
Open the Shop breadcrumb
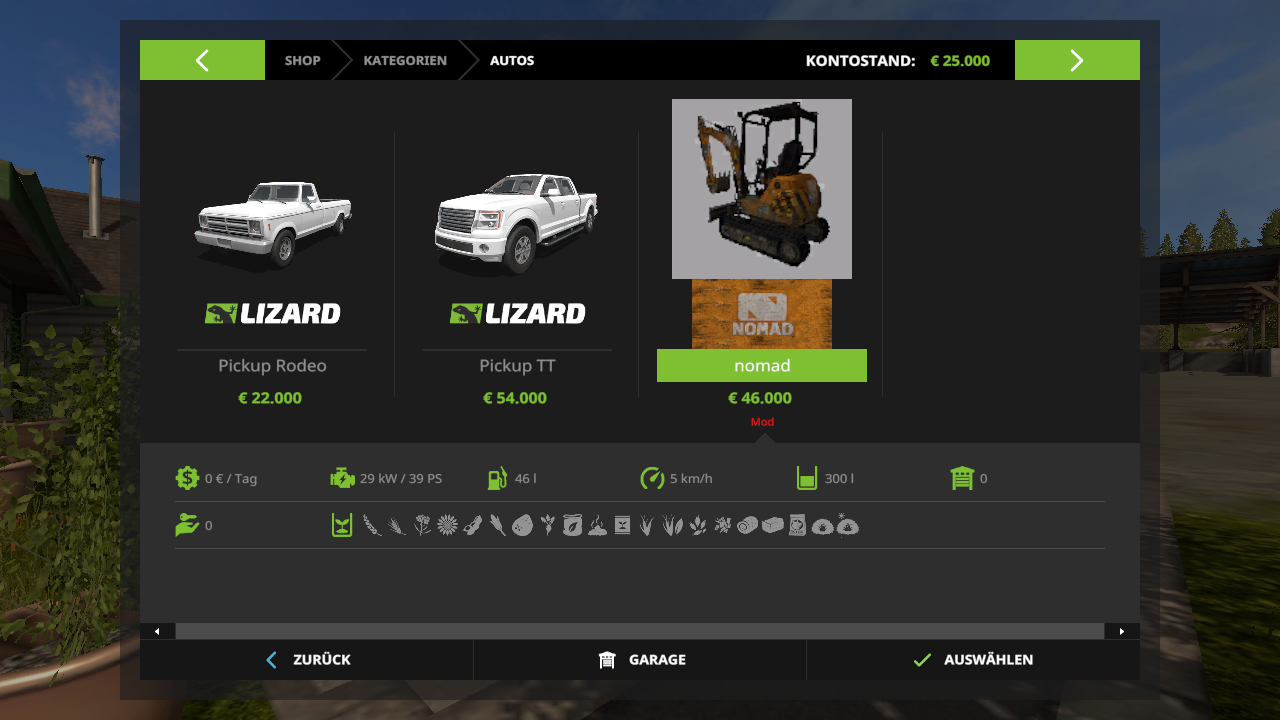[302, 60]
